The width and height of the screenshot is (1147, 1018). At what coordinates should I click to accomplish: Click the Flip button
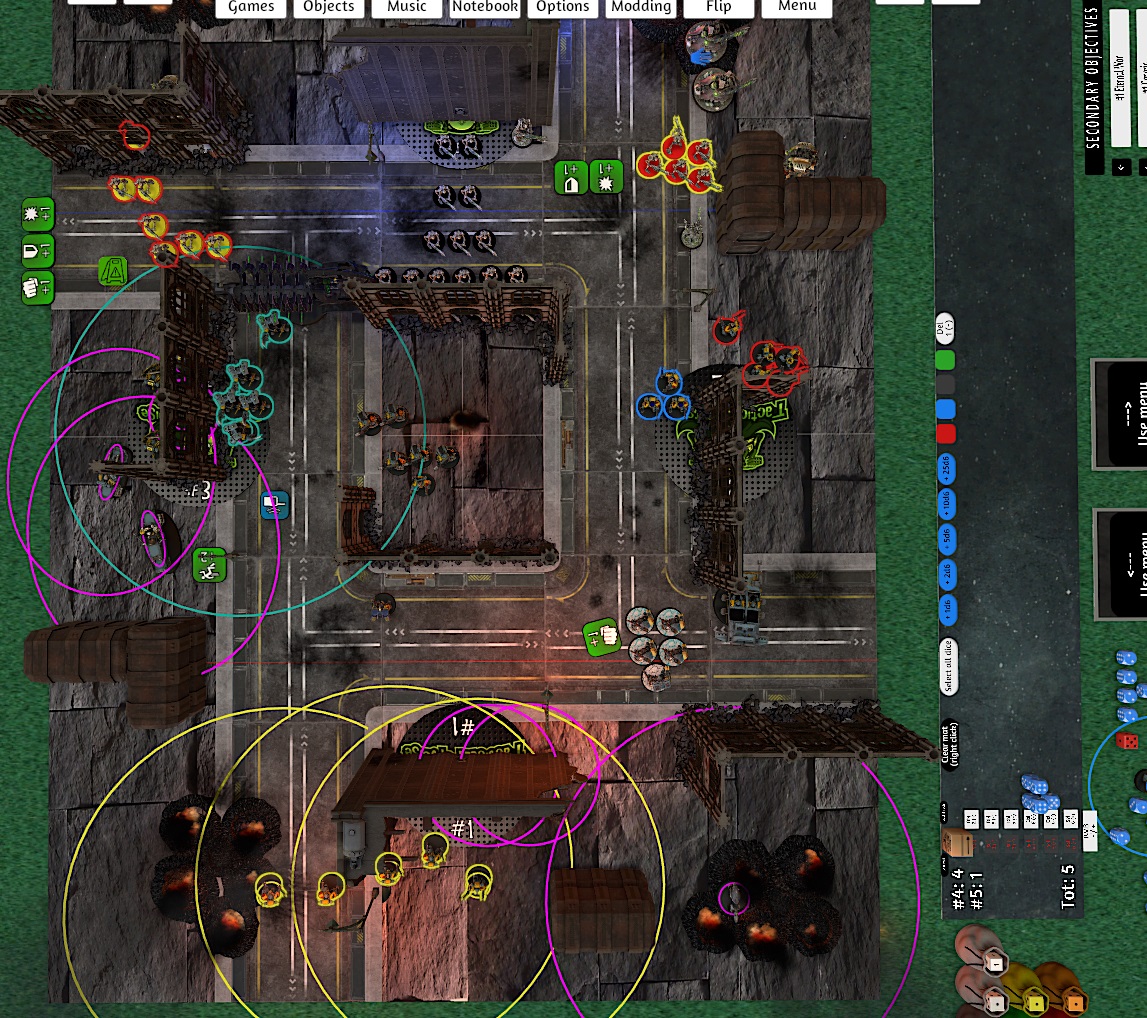tap(718, 7)
